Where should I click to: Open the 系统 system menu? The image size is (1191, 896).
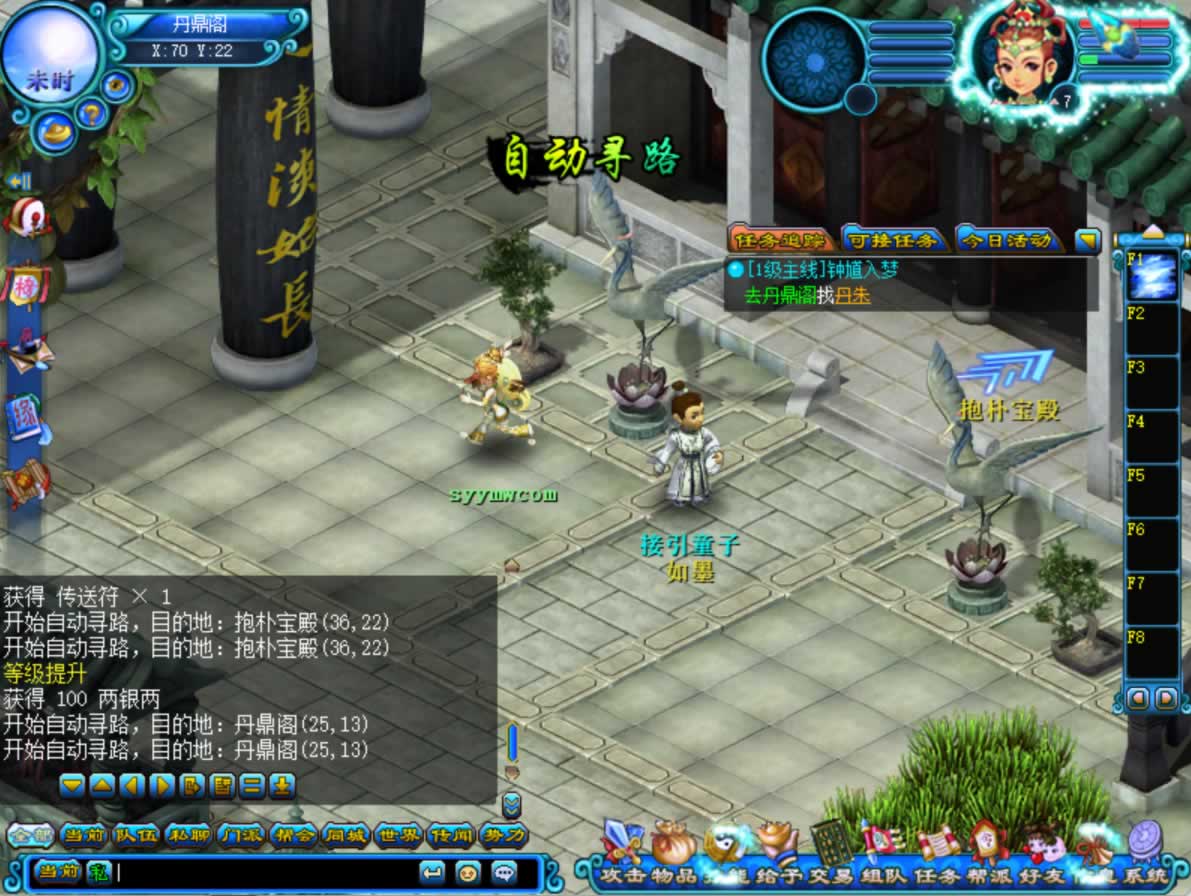[x=1146, y=848]
